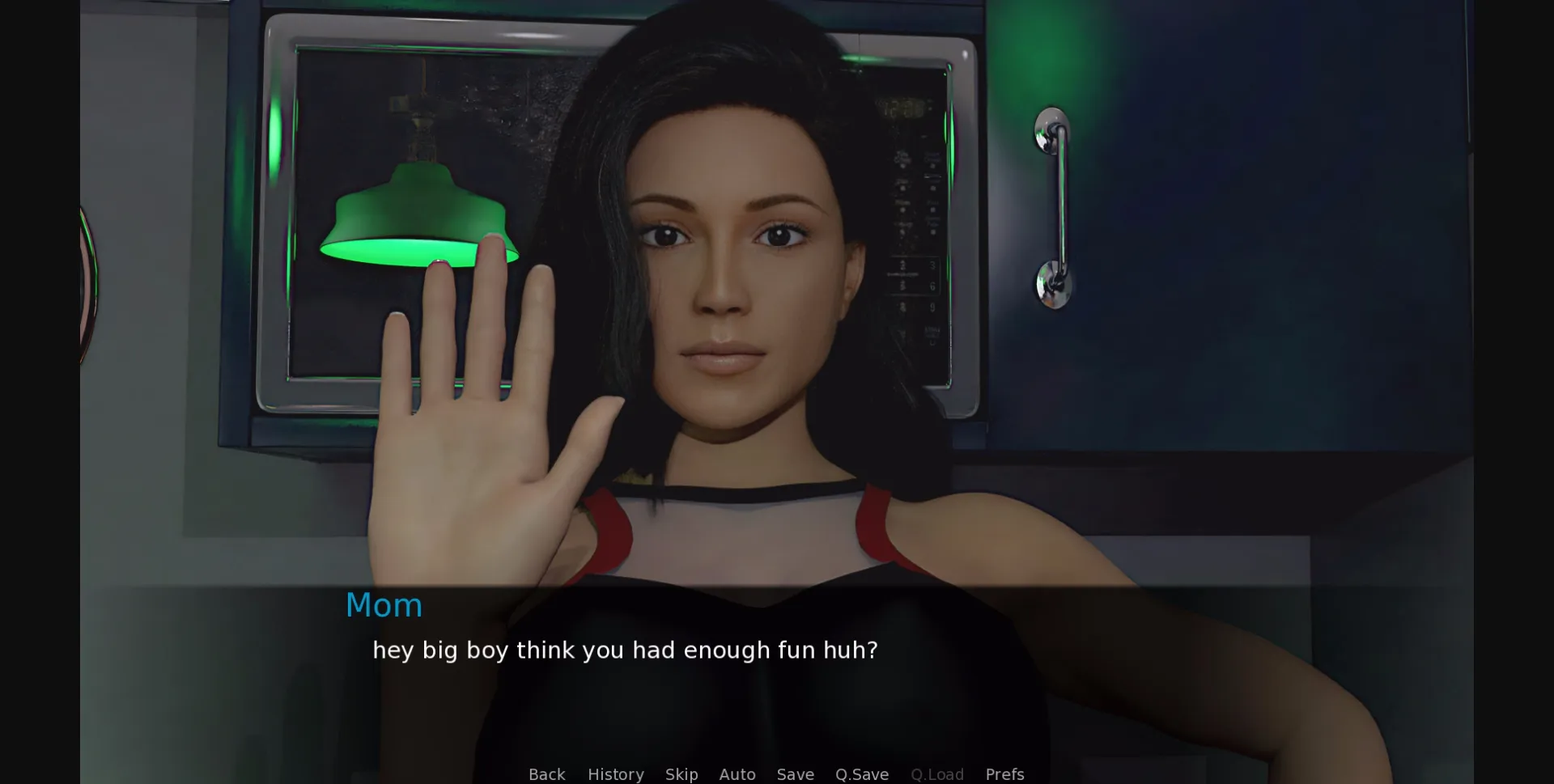
Task: Turn on automatic text advancement
Action: 737,774
